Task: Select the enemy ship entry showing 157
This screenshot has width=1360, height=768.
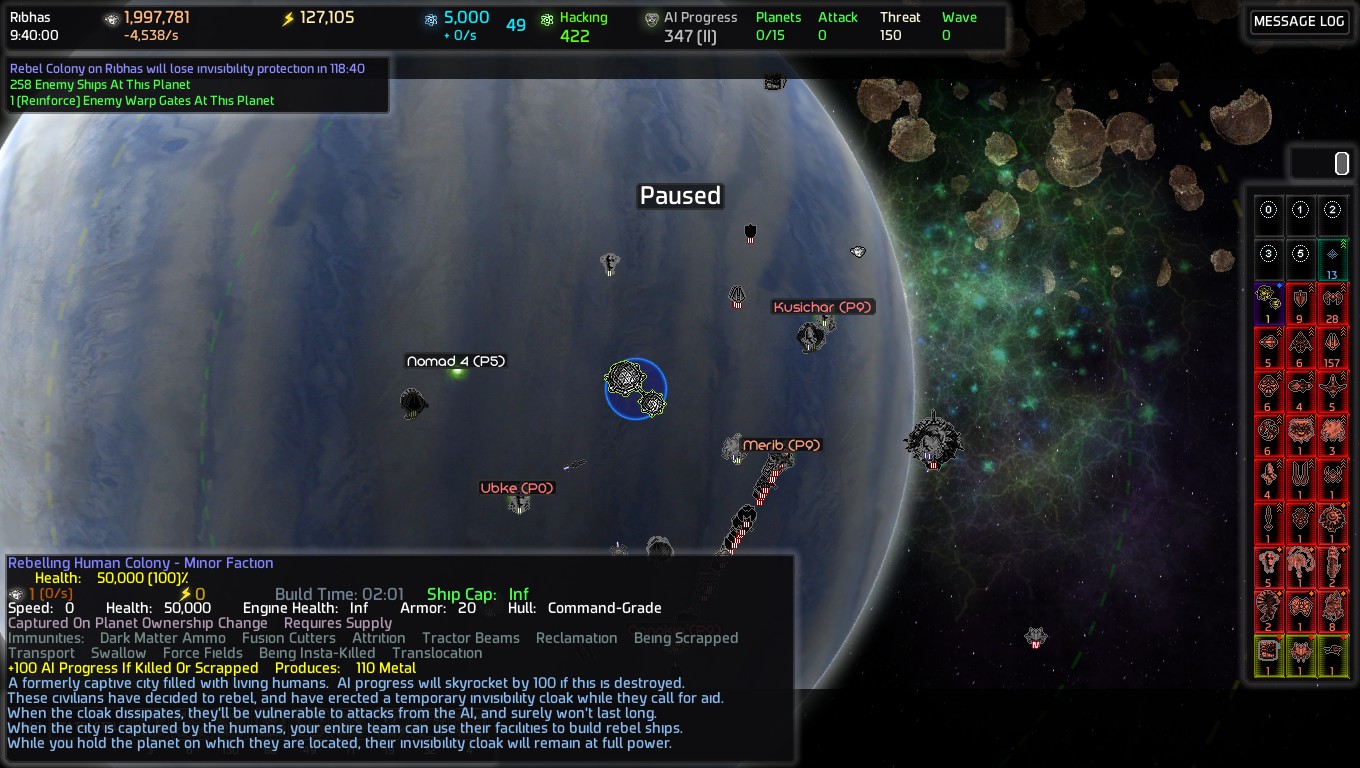Action: click(1333, 347)
